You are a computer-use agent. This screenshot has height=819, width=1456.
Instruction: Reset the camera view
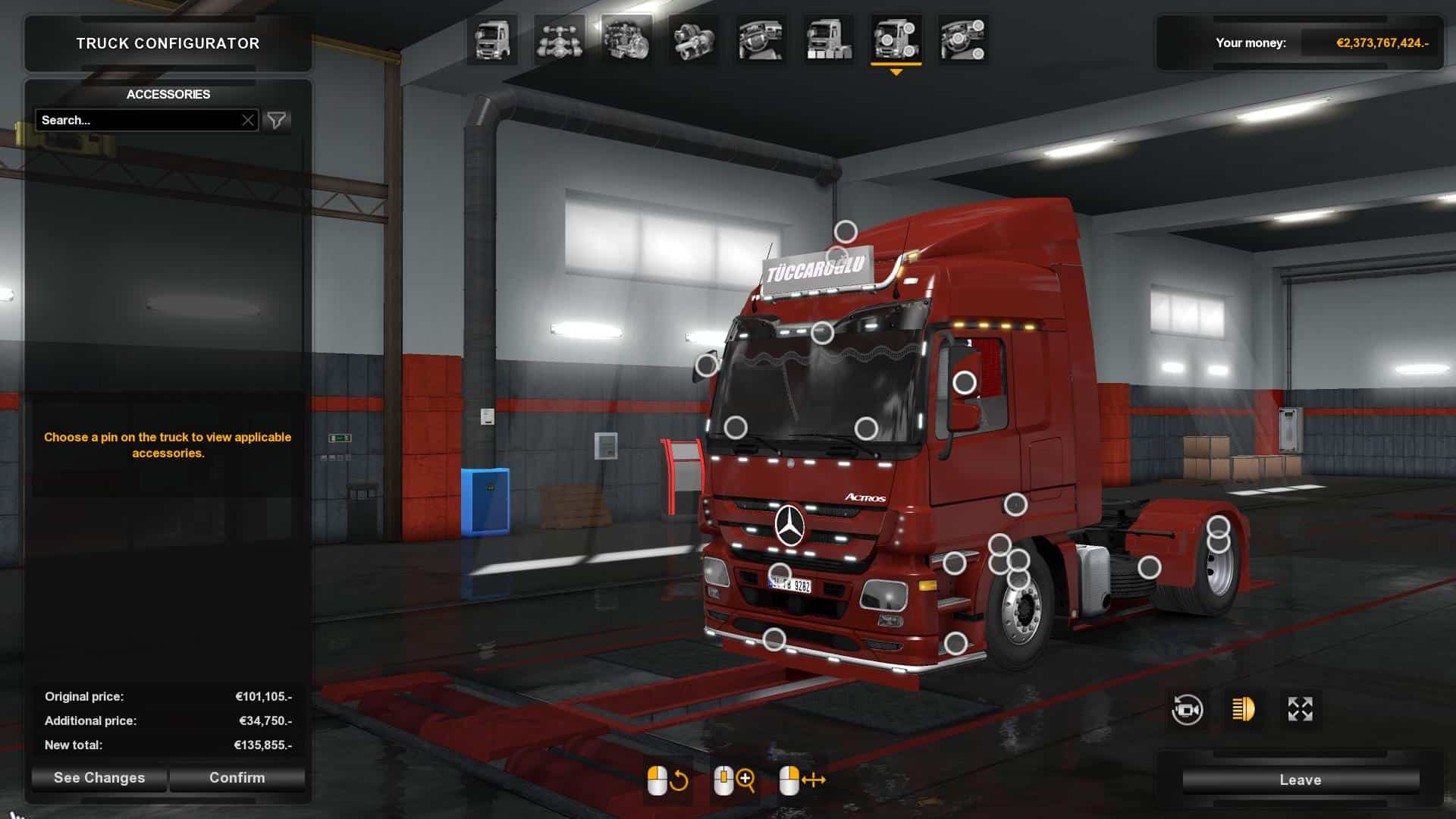(x=1187, y=710)
